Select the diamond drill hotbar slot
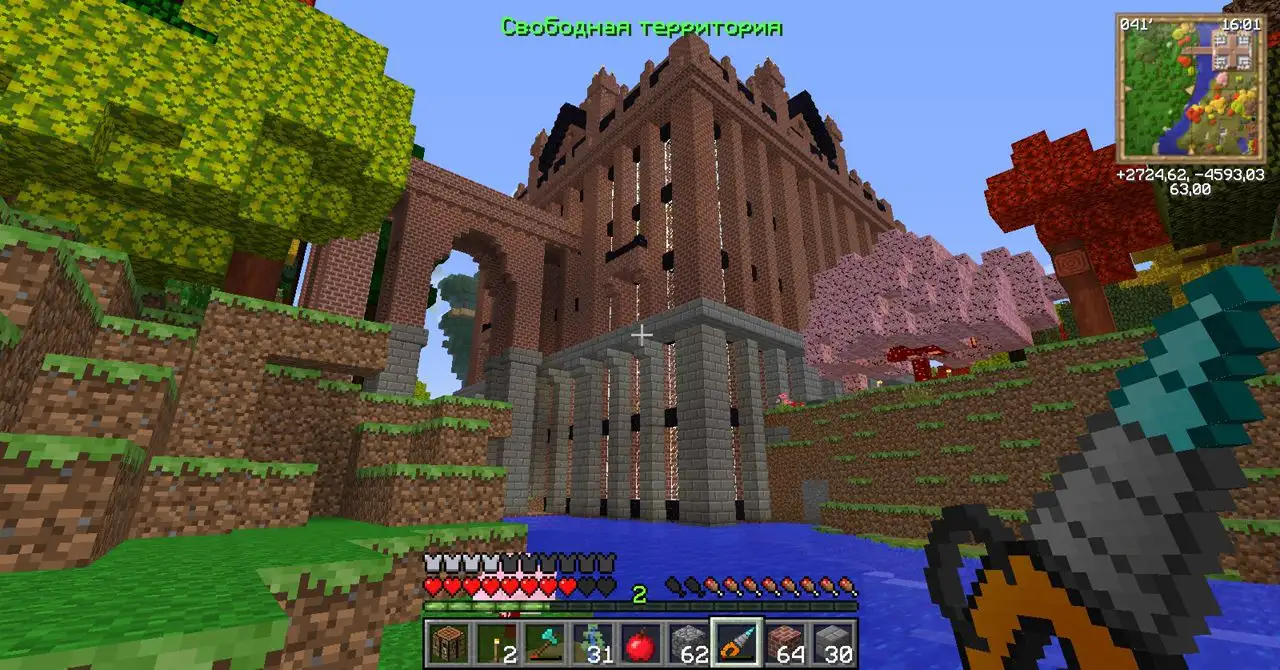The height and width of the screenshot is (670, 1280). pyautogui.click(x=735, y=643)
